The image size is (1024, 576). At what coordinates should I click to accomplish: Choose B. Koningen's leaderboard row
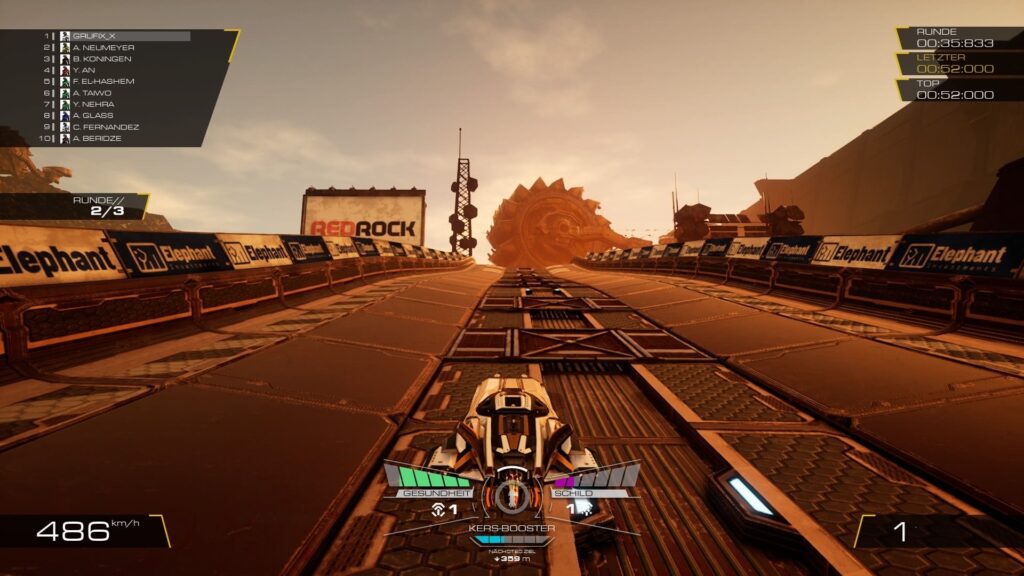(102, 59)
